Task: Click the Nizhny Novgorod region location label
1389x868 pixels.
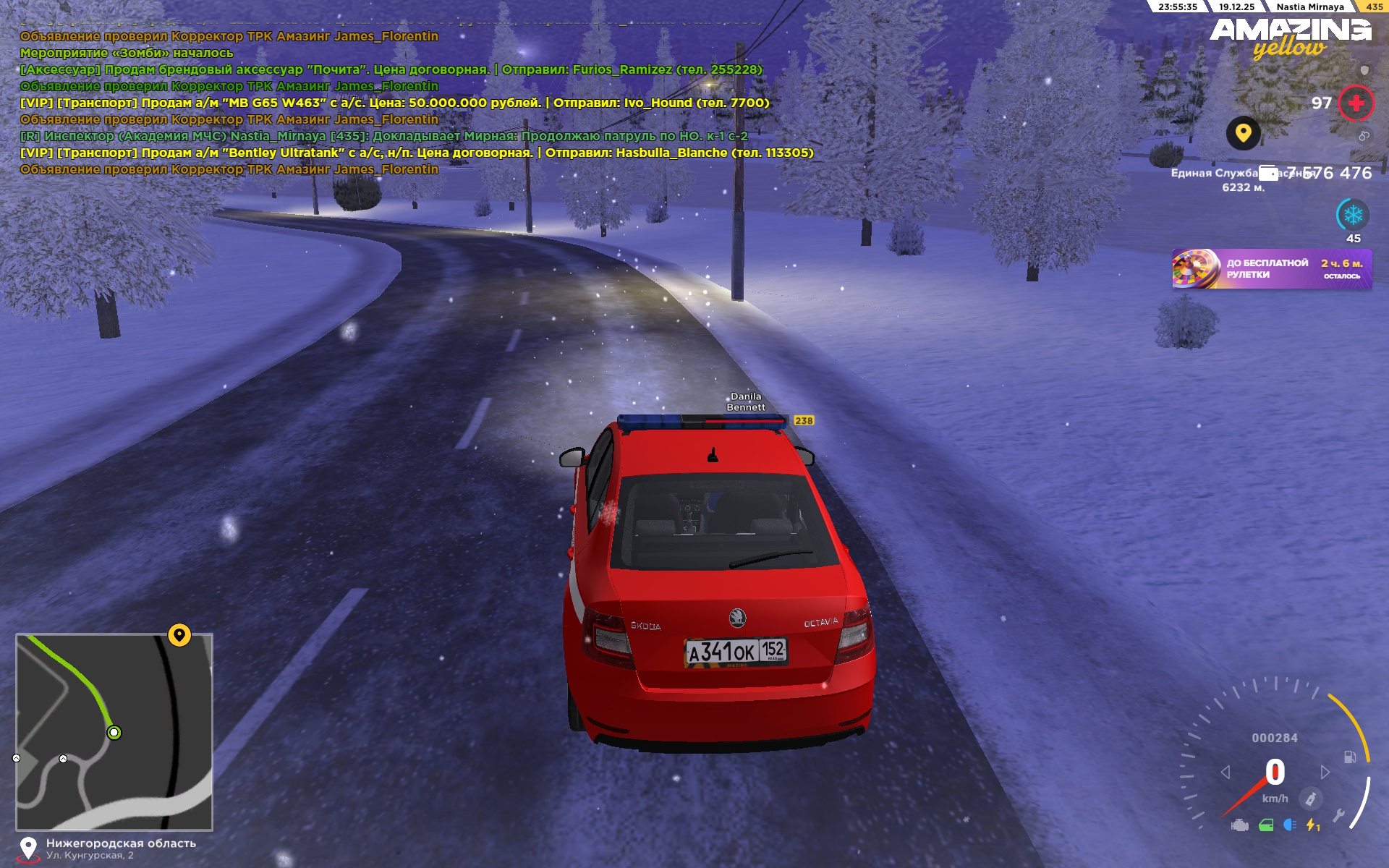Action: tap(121, 843)
